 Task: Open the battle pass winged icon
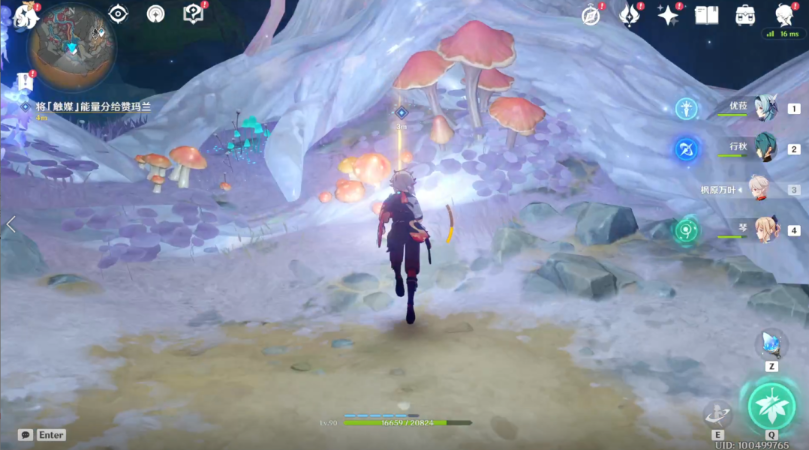click(x=629, y=15)
